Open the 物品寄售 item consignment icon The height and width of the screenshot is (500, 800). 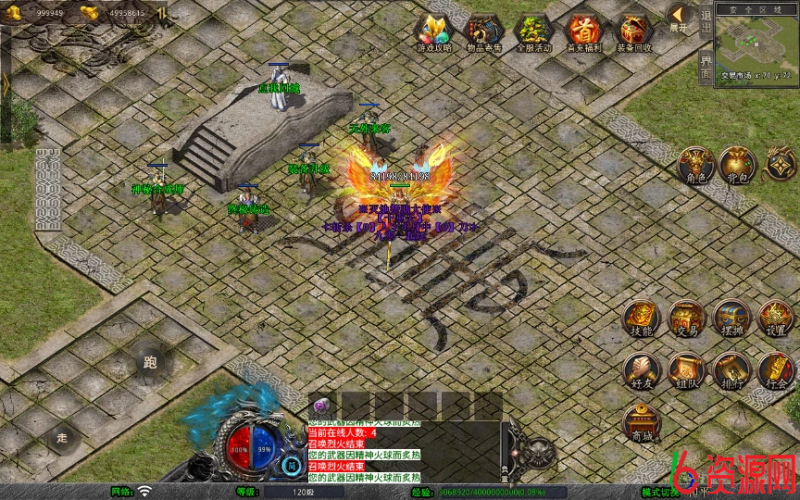[484, 32]
